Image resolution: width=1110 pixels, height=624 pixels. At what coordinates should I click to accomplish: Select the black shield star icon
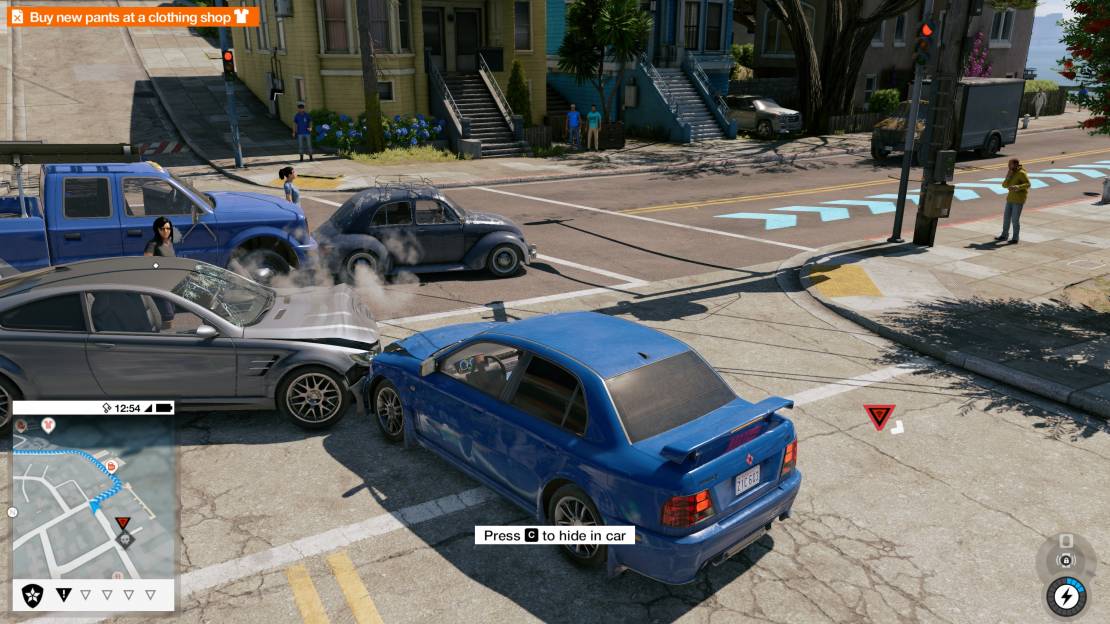[x=33, y=594]
